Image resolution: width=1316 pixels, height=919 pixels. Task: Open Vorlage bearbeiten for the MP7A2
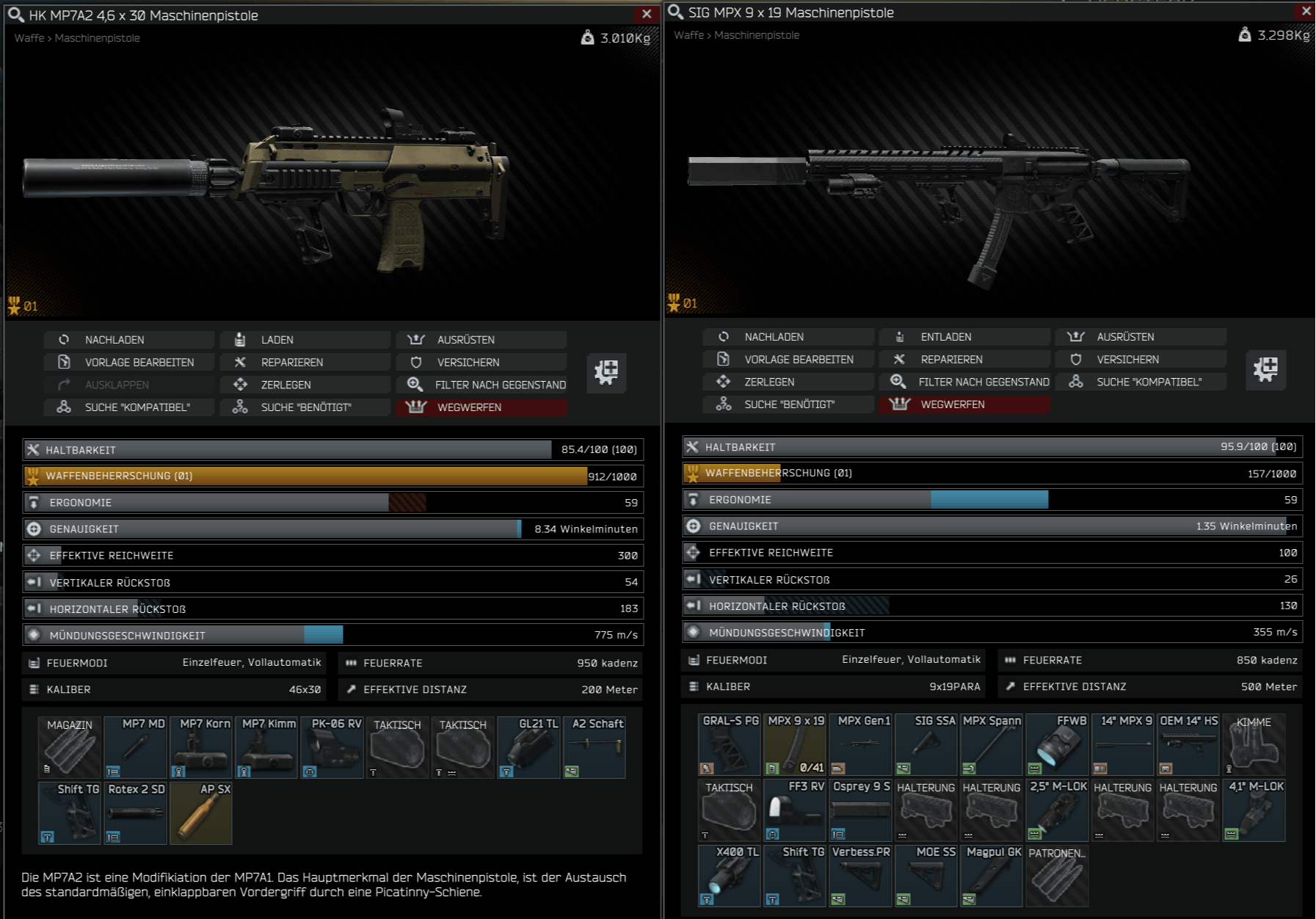[128, 363]
